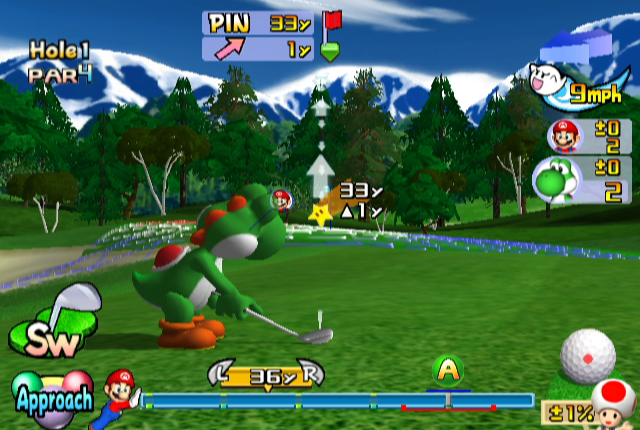Viewport: 640px width, 430px height.
Task: Click the blue swing power meter bar
Action: click(x=337, y=401)
